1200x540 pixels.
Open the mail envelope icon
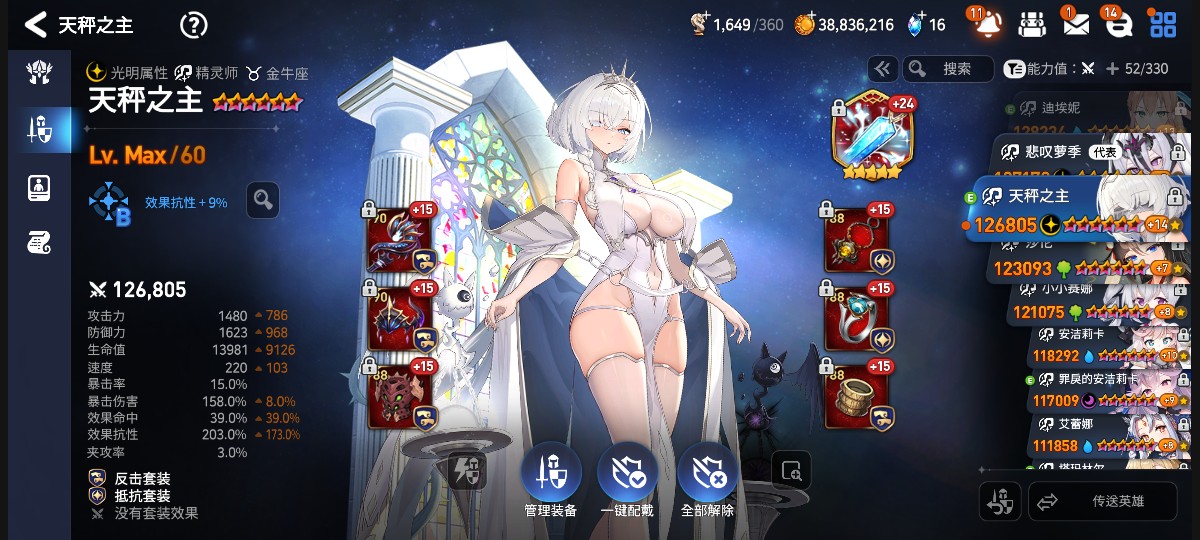pos(1075,25)
